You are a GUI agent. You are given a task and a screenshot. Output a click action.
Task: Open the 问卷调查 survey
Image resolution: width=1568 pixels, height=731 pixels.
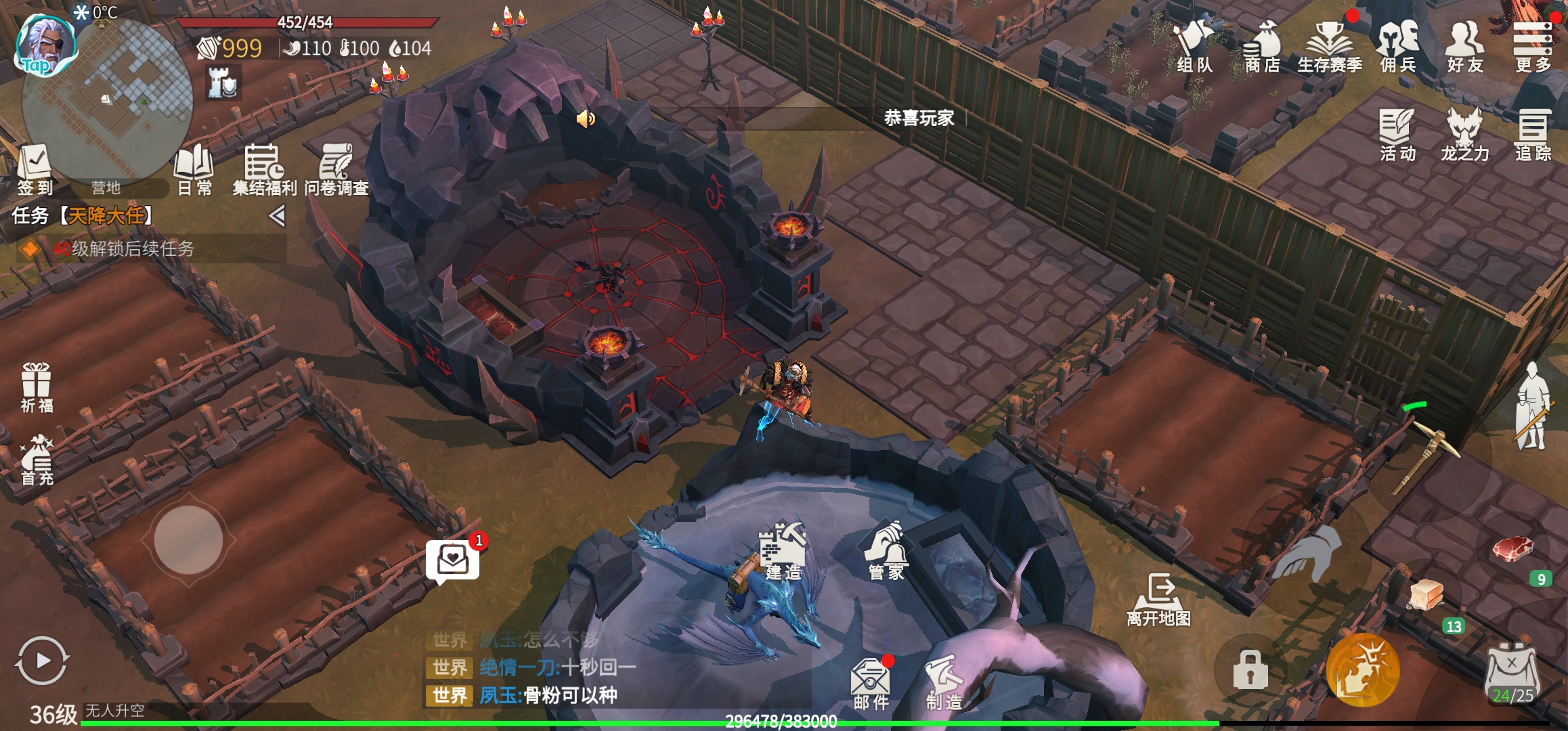[336, 169]
